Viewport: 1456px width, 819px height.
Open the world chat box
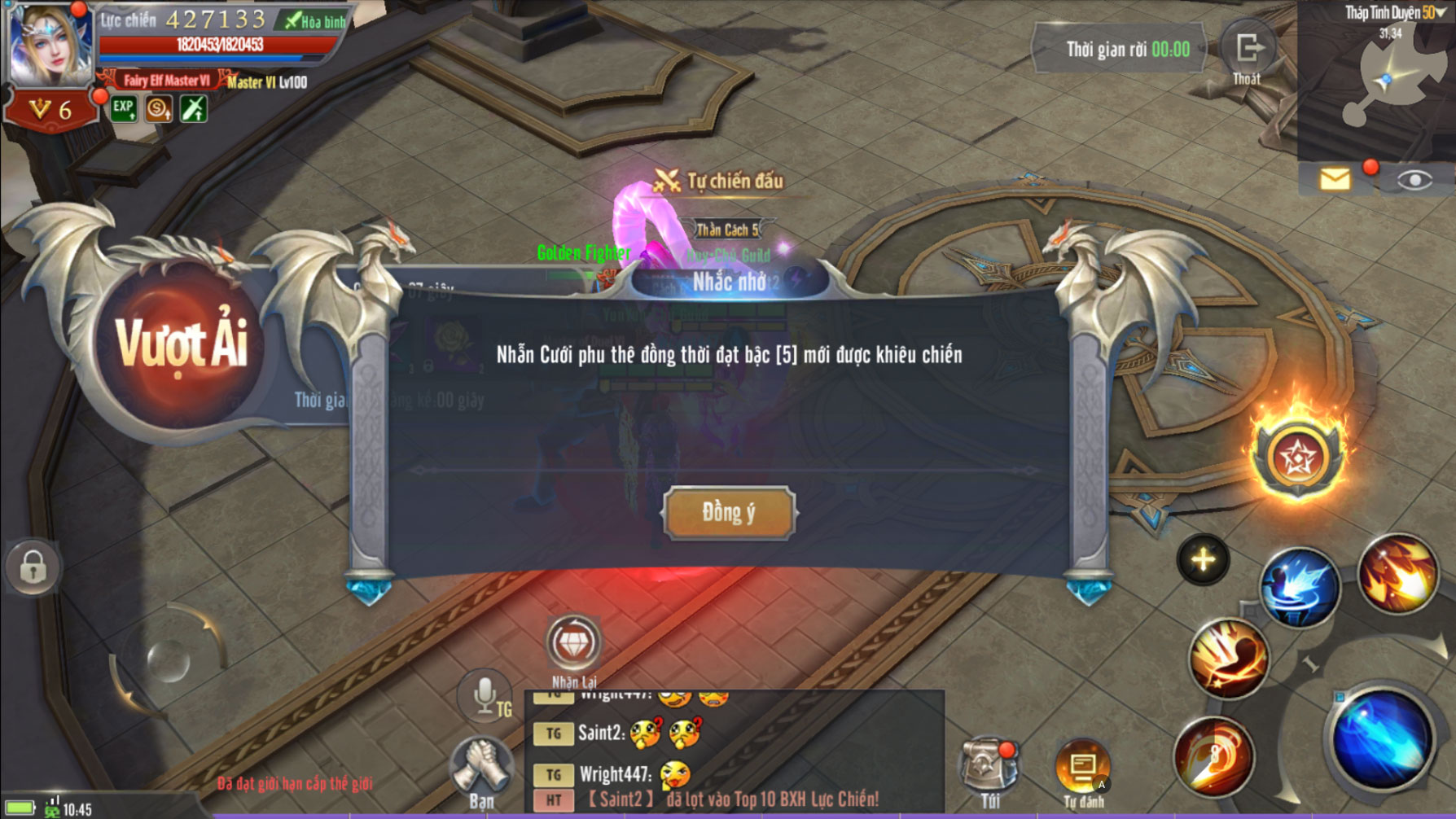tap(733, 751)
